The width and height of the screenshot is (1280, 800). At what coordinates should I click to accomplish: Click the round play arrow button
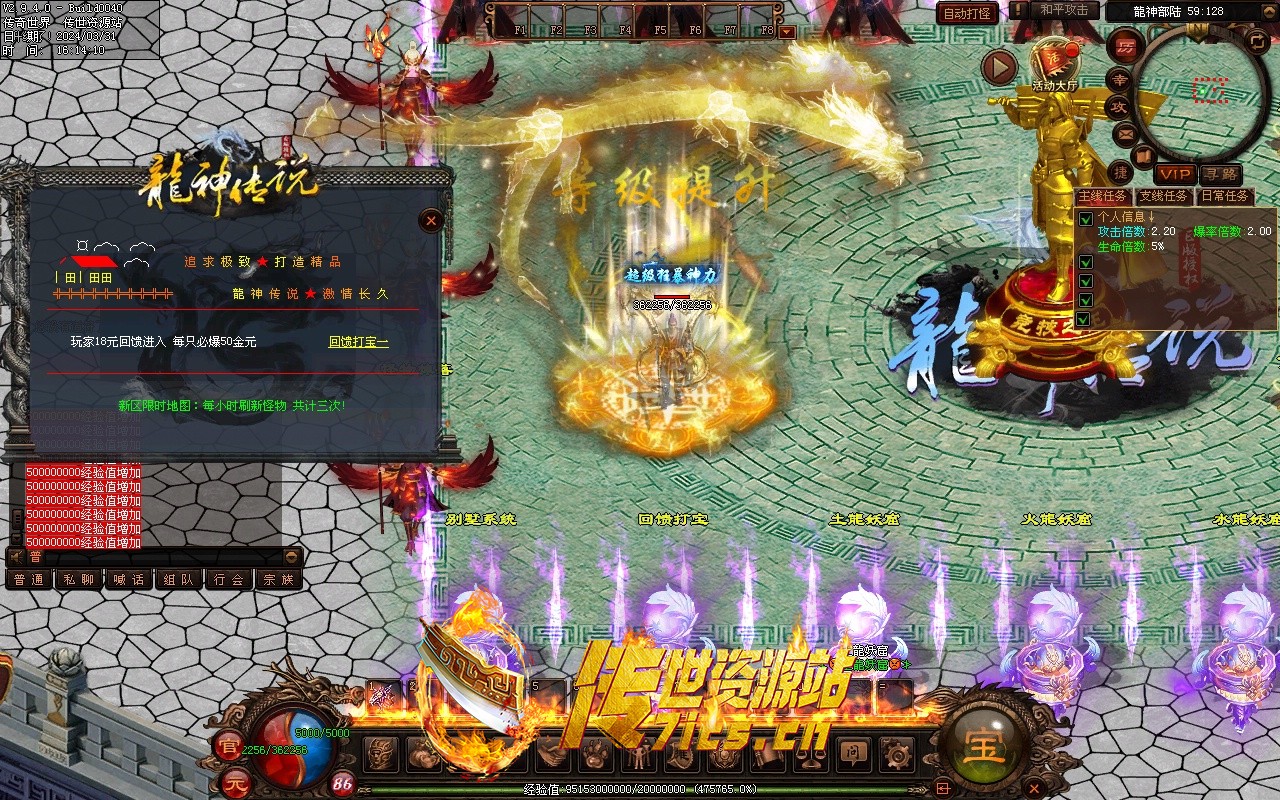[x=998, y=67]
